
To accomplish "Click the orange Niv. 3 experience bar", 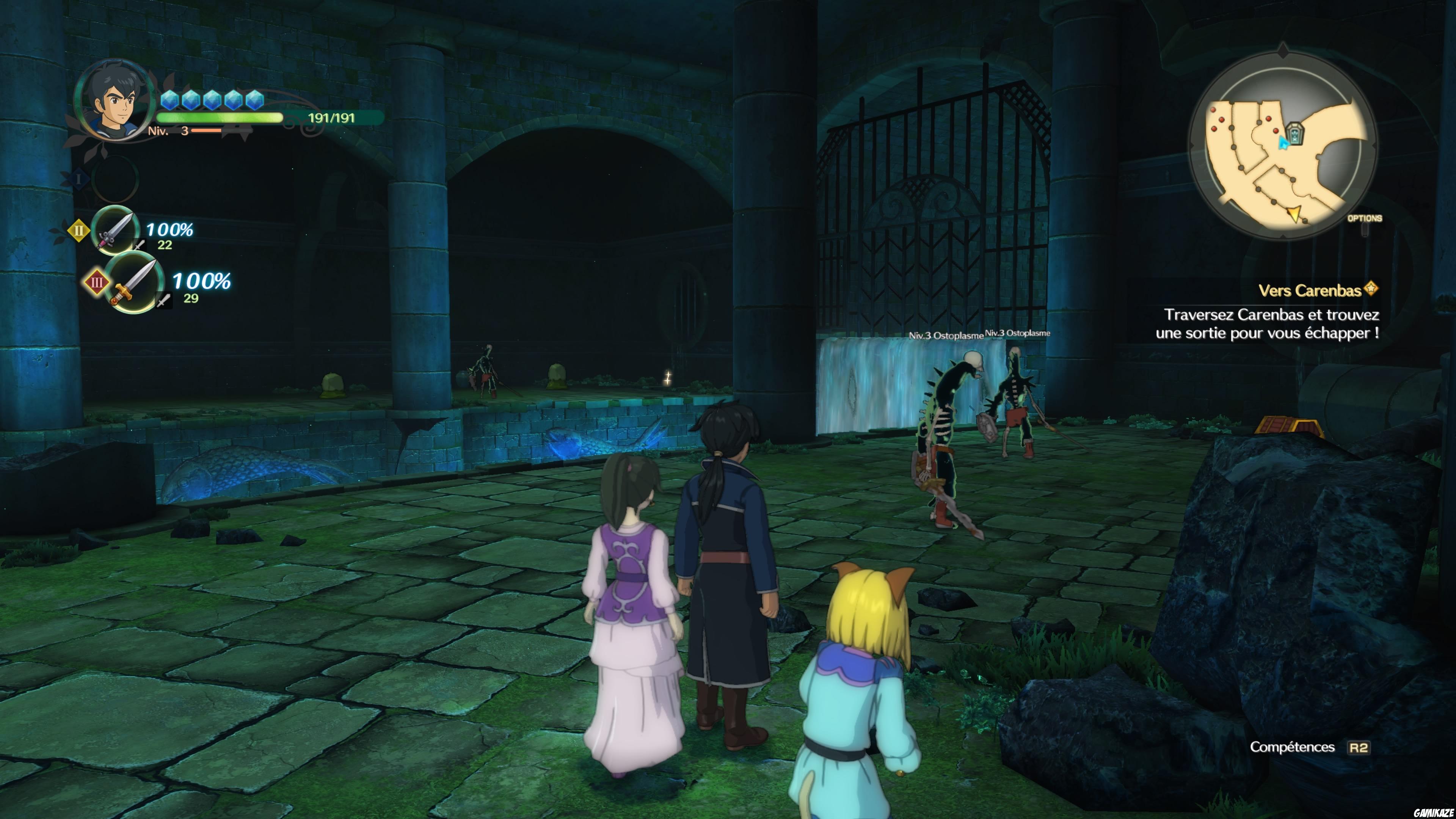I will pos(206,130).
